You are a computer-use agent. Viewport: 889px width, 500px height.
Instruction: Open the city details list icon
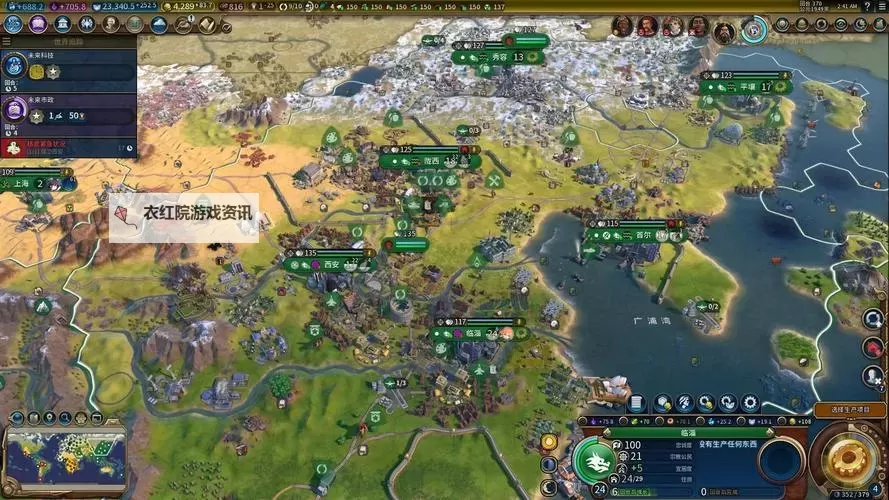636,404
